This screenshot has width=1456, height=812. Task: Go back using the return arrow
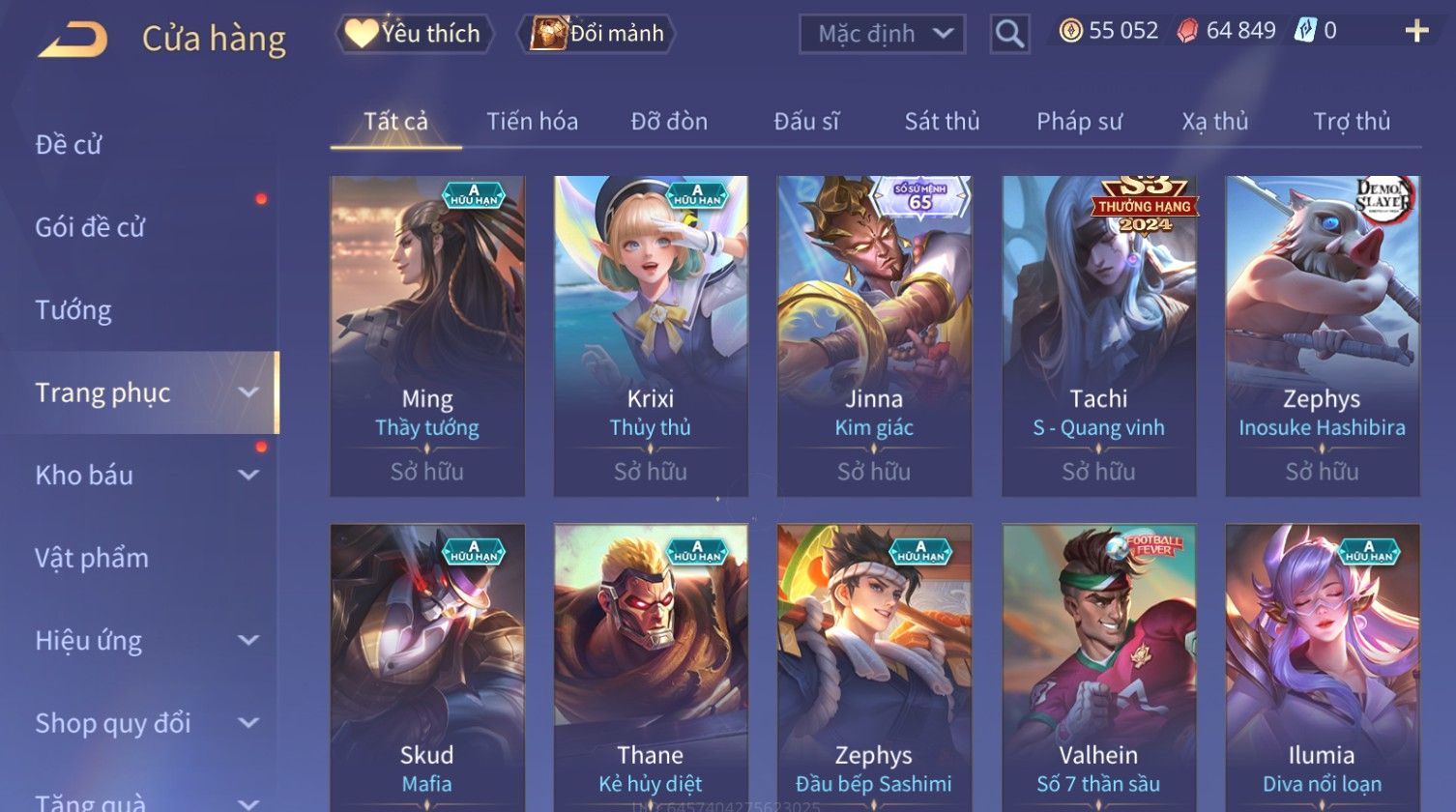coord(73,40)
